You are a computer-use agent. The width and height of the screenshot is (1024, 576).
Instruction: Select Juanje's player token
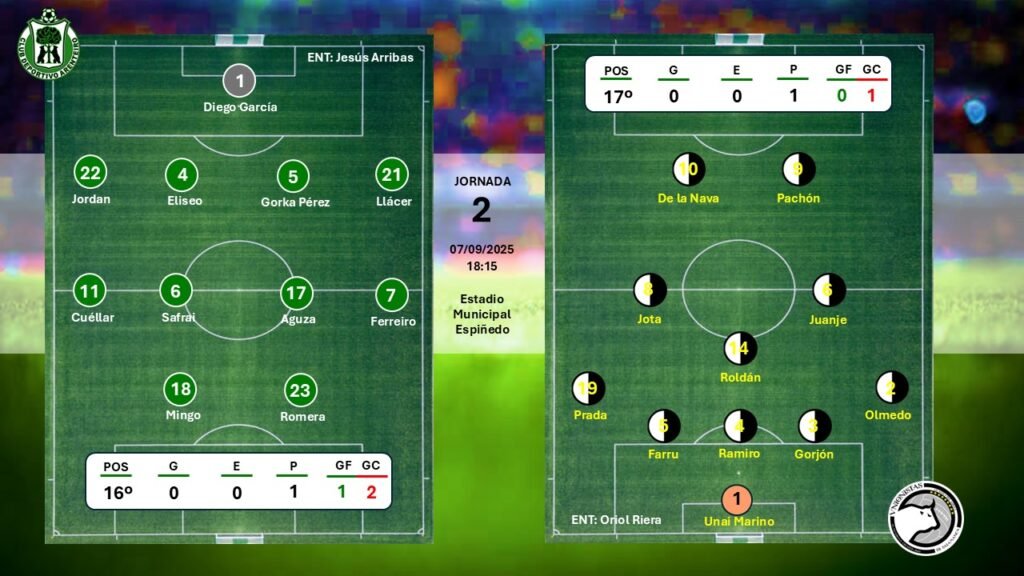tap(828, 291)
